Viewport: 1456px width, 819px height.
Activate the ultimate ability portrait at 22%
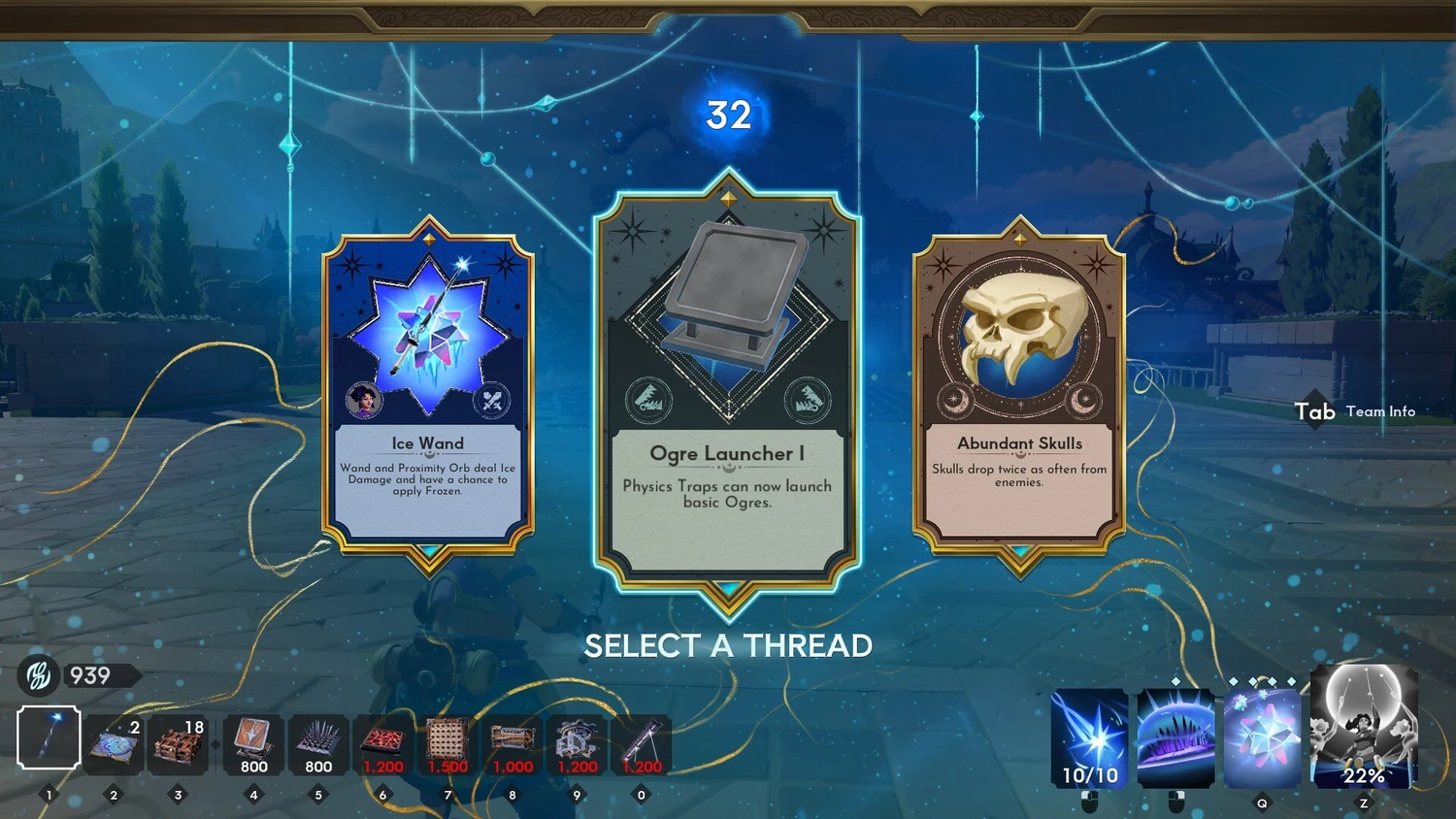1364,728
